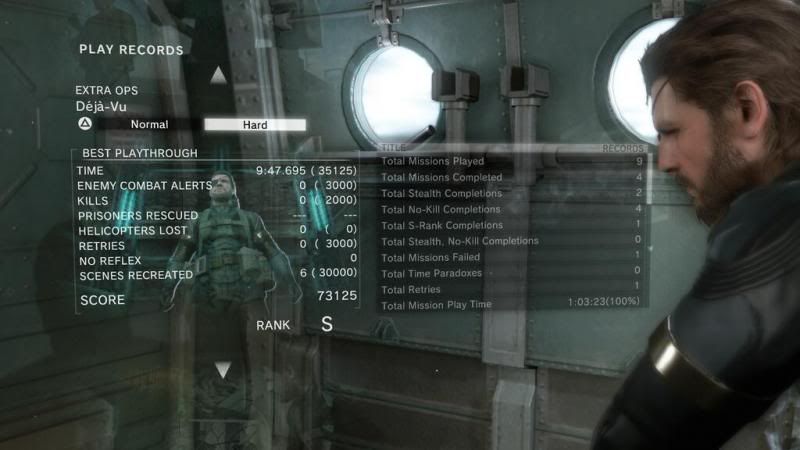Viewport: 800px width, 450px height.
Task: Select the Hard difficulty tab
Action: 255,125
